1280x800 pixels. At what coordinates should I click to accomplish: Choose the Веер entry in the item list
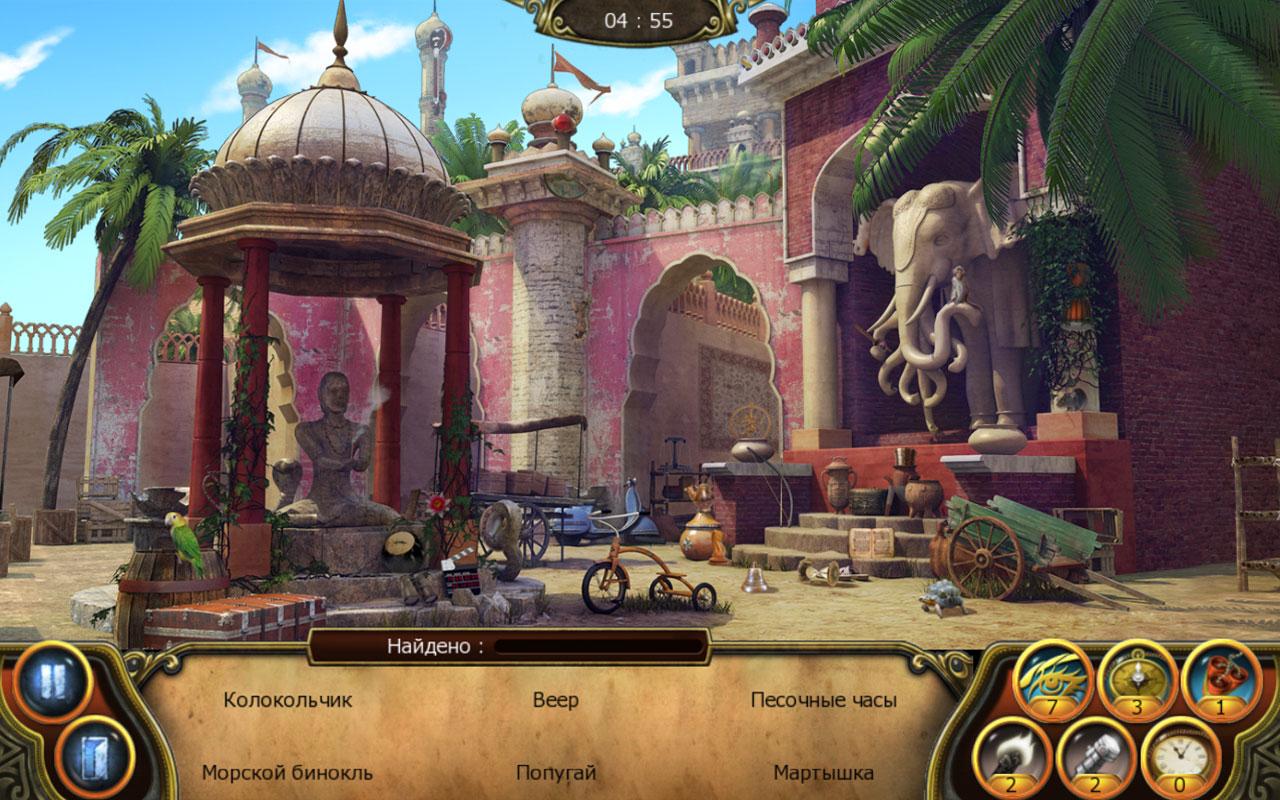coord(555,700)
